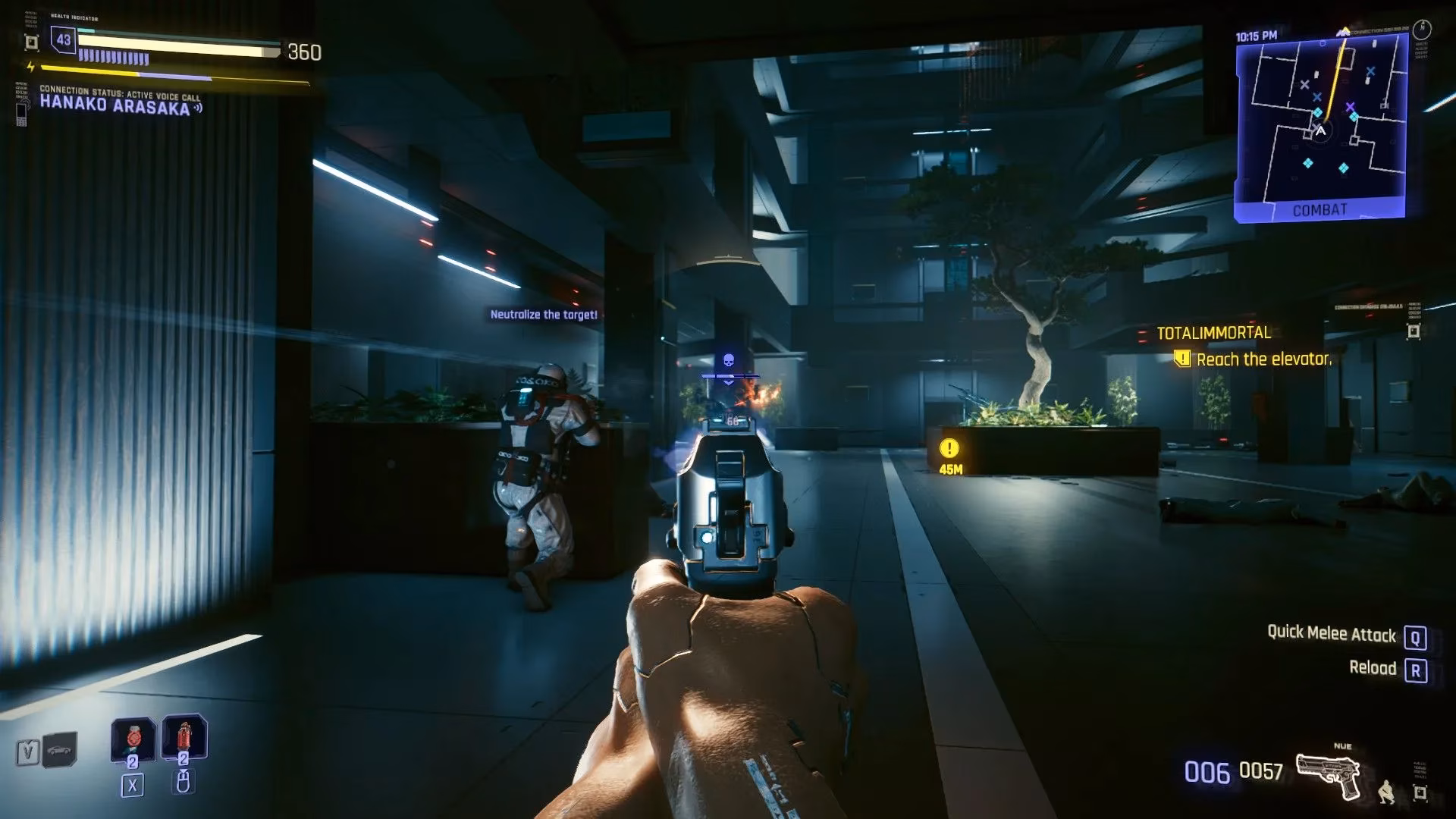Click the level 43 badge
Screen dimensions: 1456x819
[x=64, y=40]
